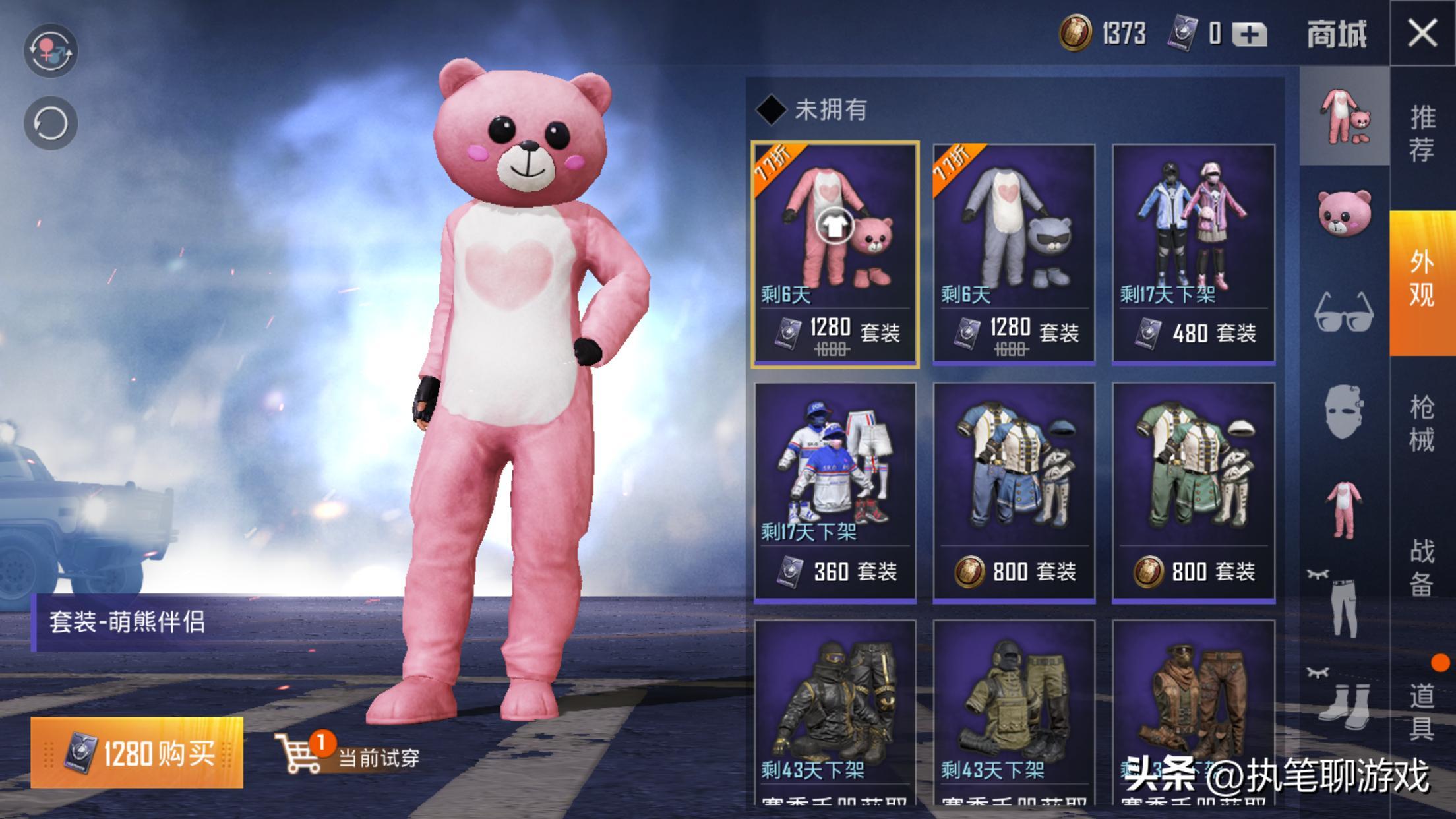Close the shop with the X button

click(1422, 33)
